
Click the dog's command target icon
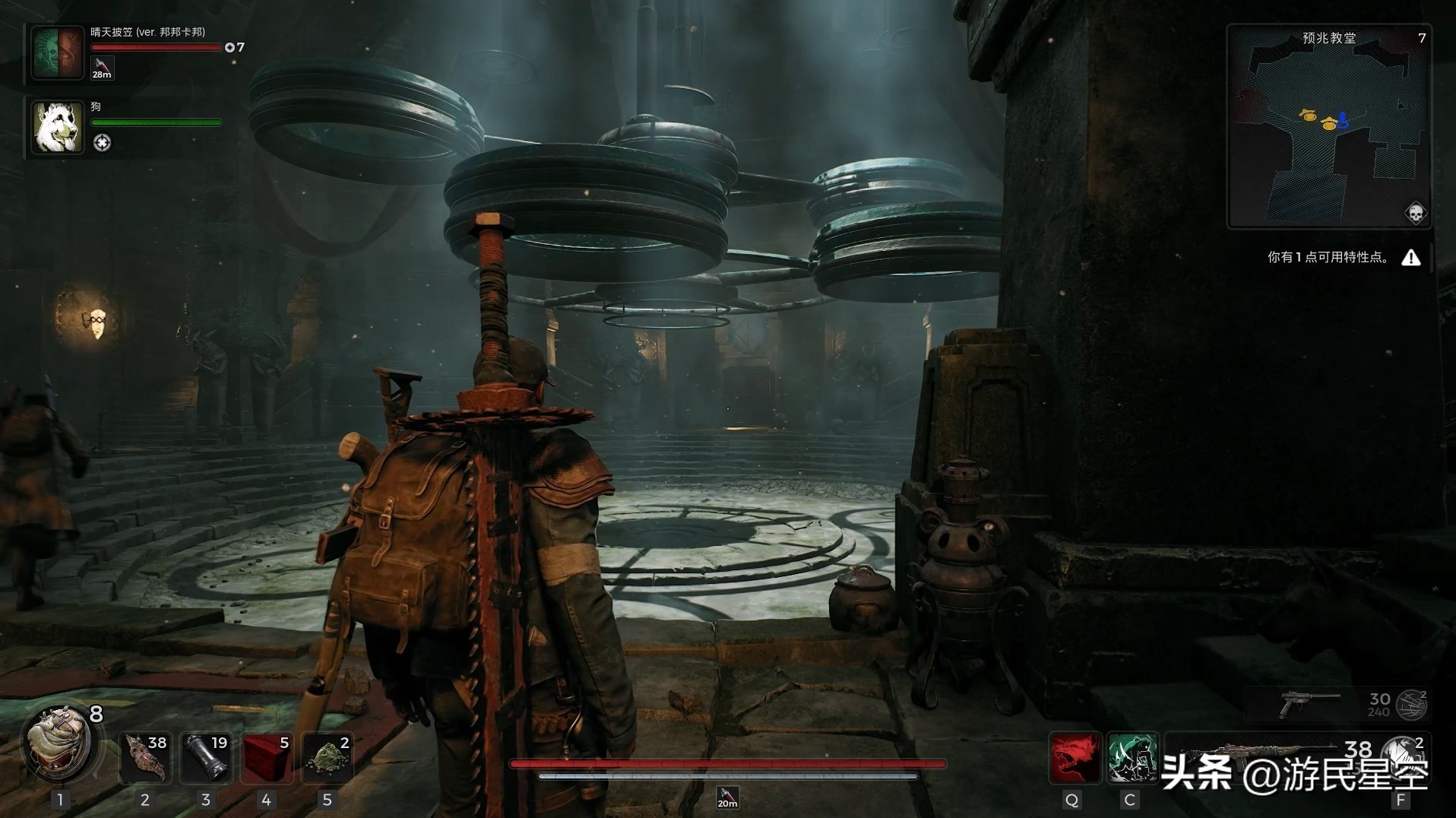coord(102,143)
